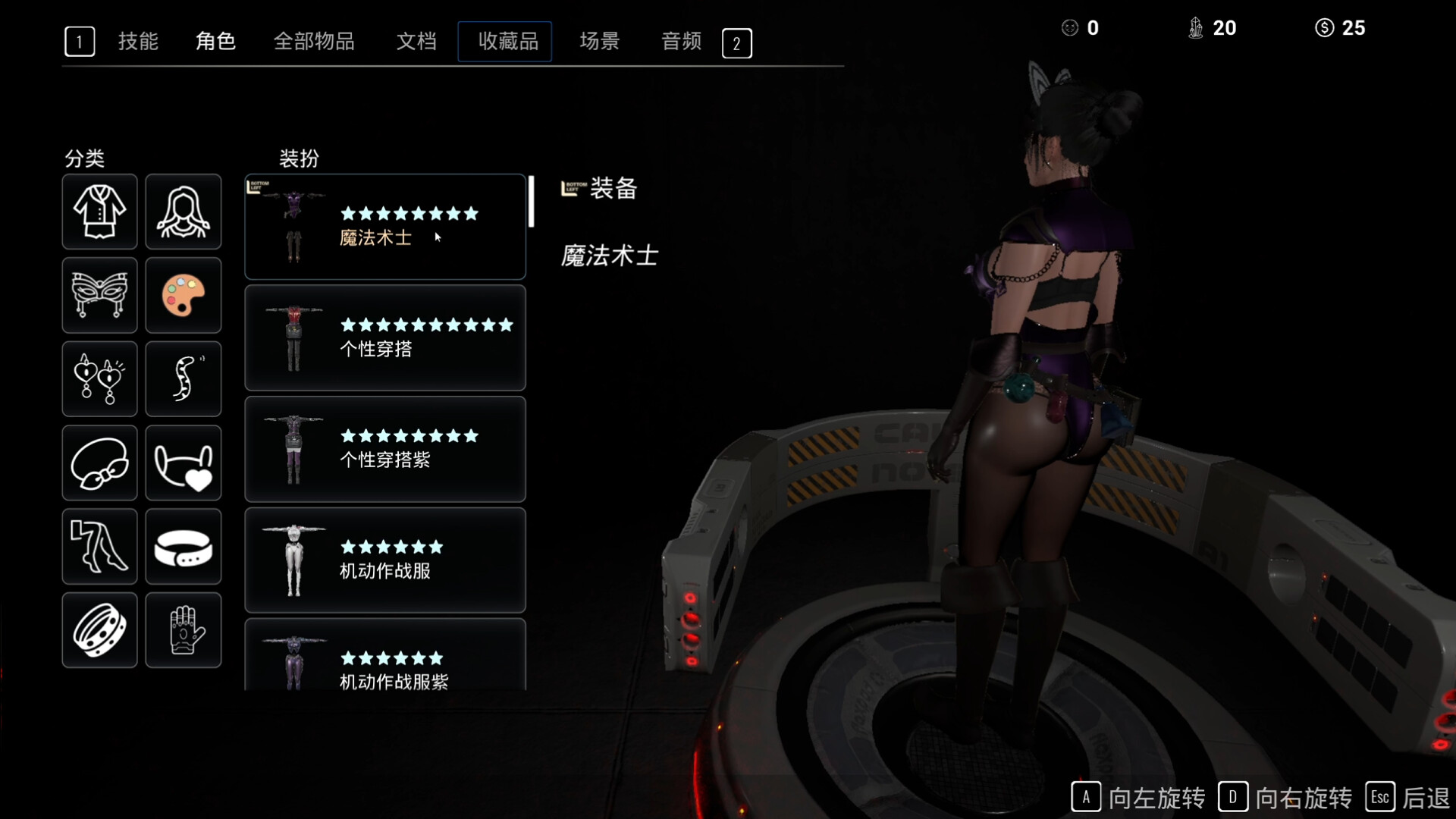
Task: Open the heart mask category icon
Action: pos(184,463)
